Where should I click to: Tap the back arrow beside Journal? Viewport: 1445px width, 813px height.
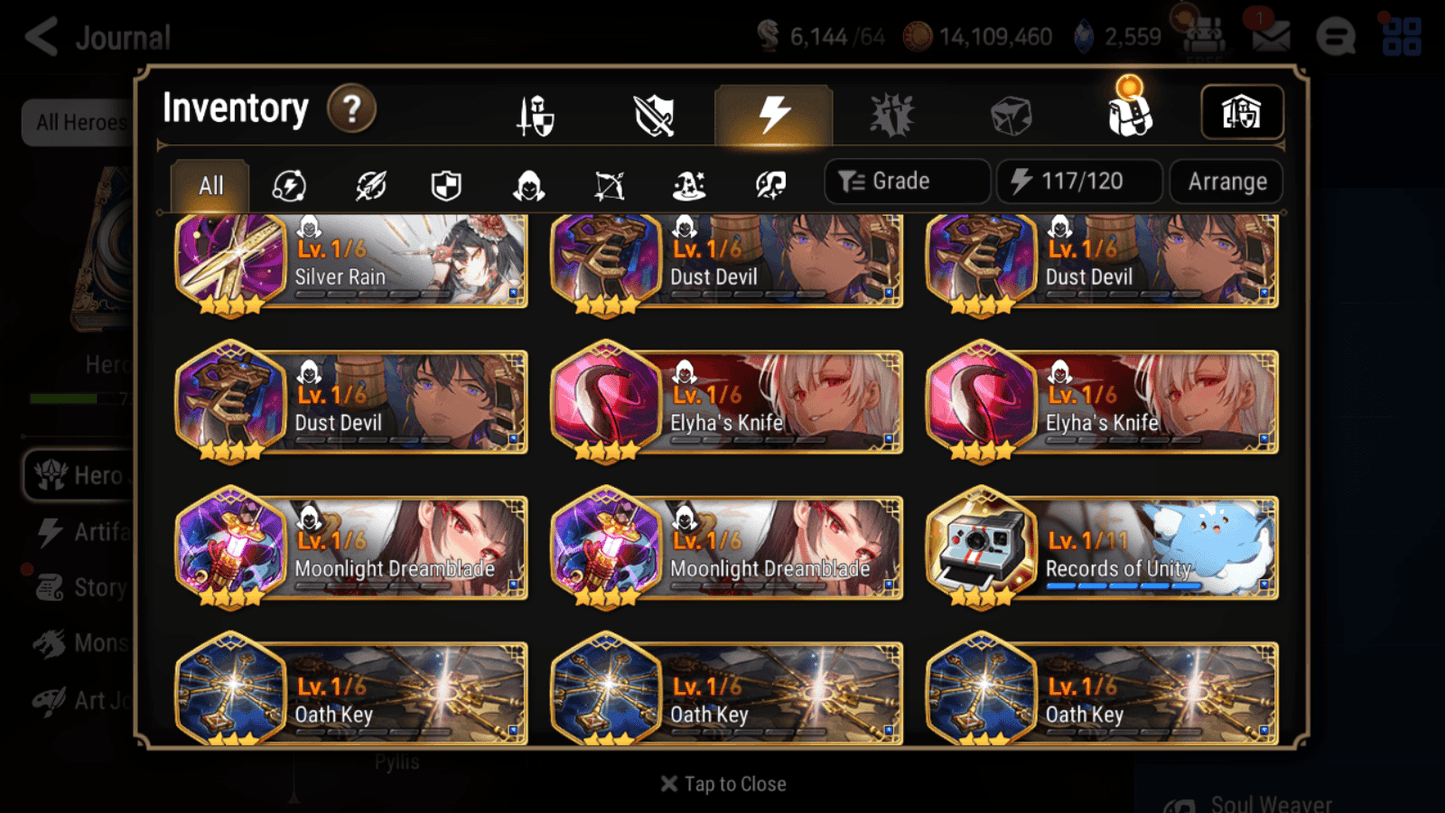pyautogui.click(x=39, y=37)
